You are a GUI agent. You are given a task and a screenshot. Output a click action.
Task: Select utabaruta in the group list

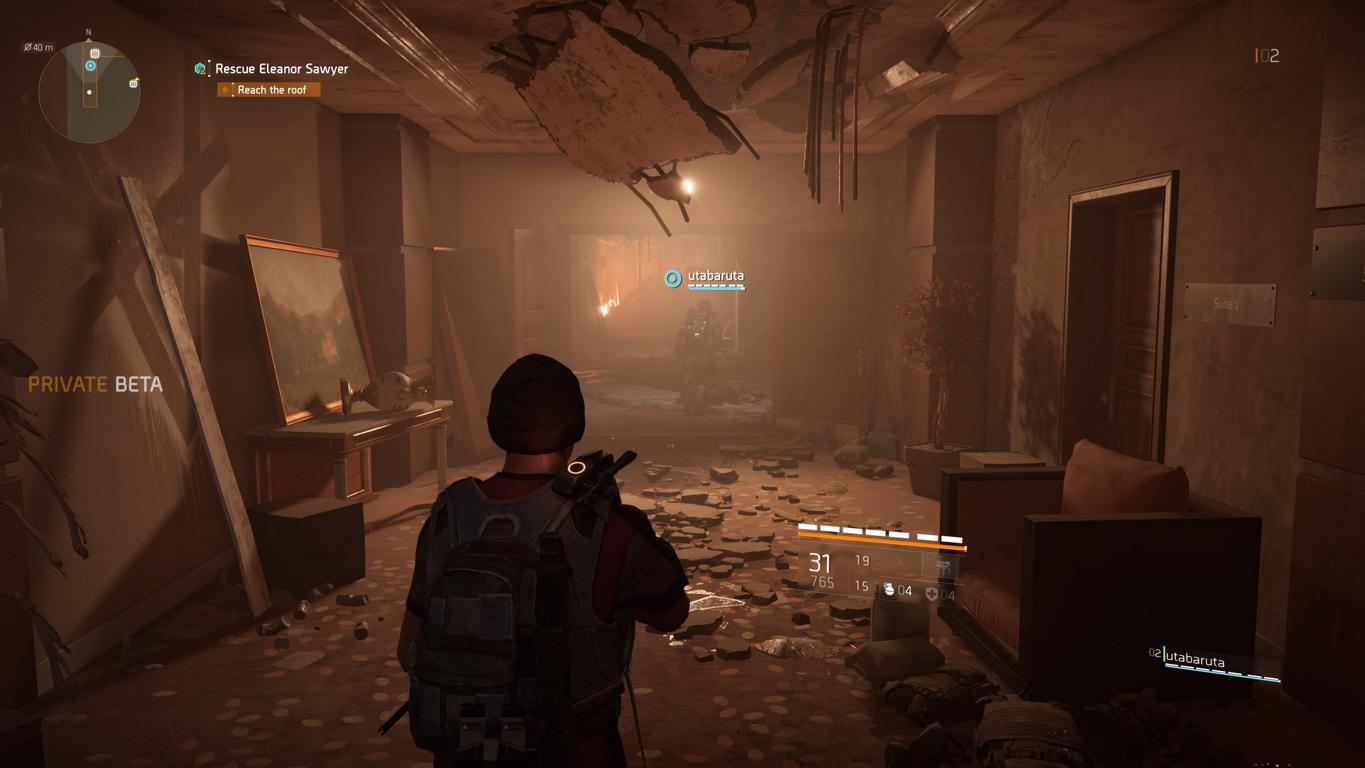coord(1195,660)
